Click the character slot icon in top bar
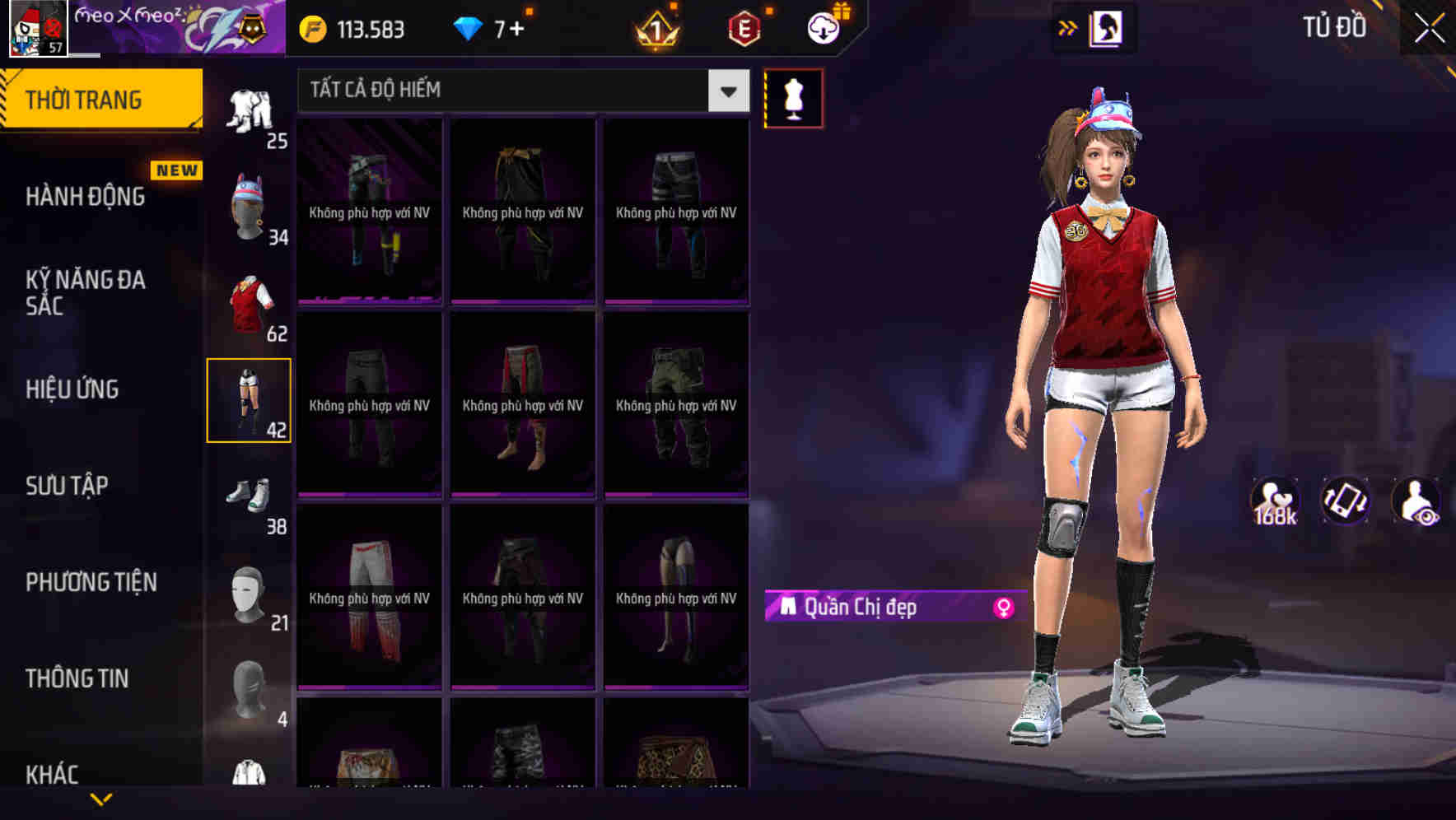Screen dimensions: 1456x820 tap(1107, 27)
